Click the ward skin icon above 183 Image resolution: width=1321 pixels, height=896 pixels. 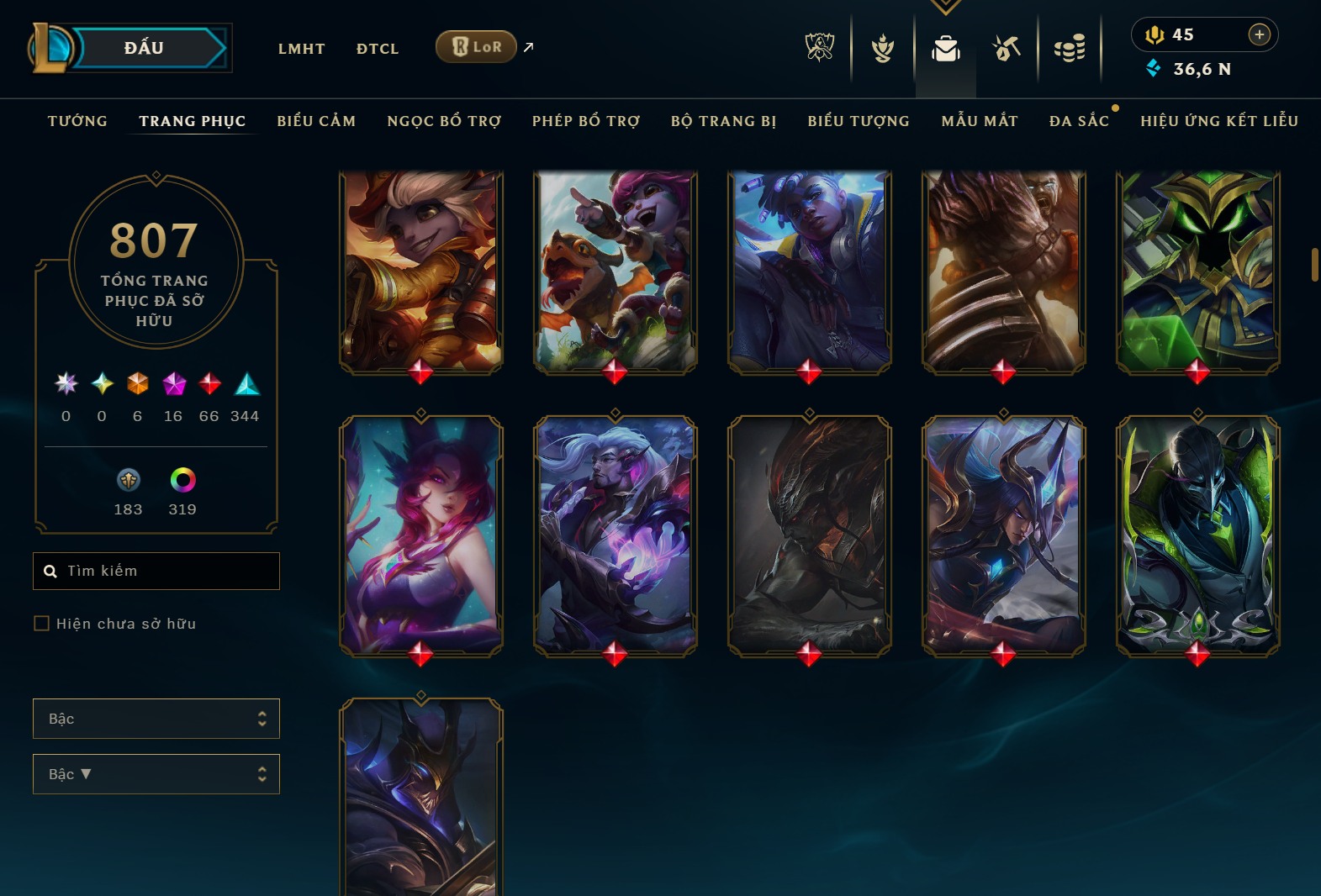(128, 481)
